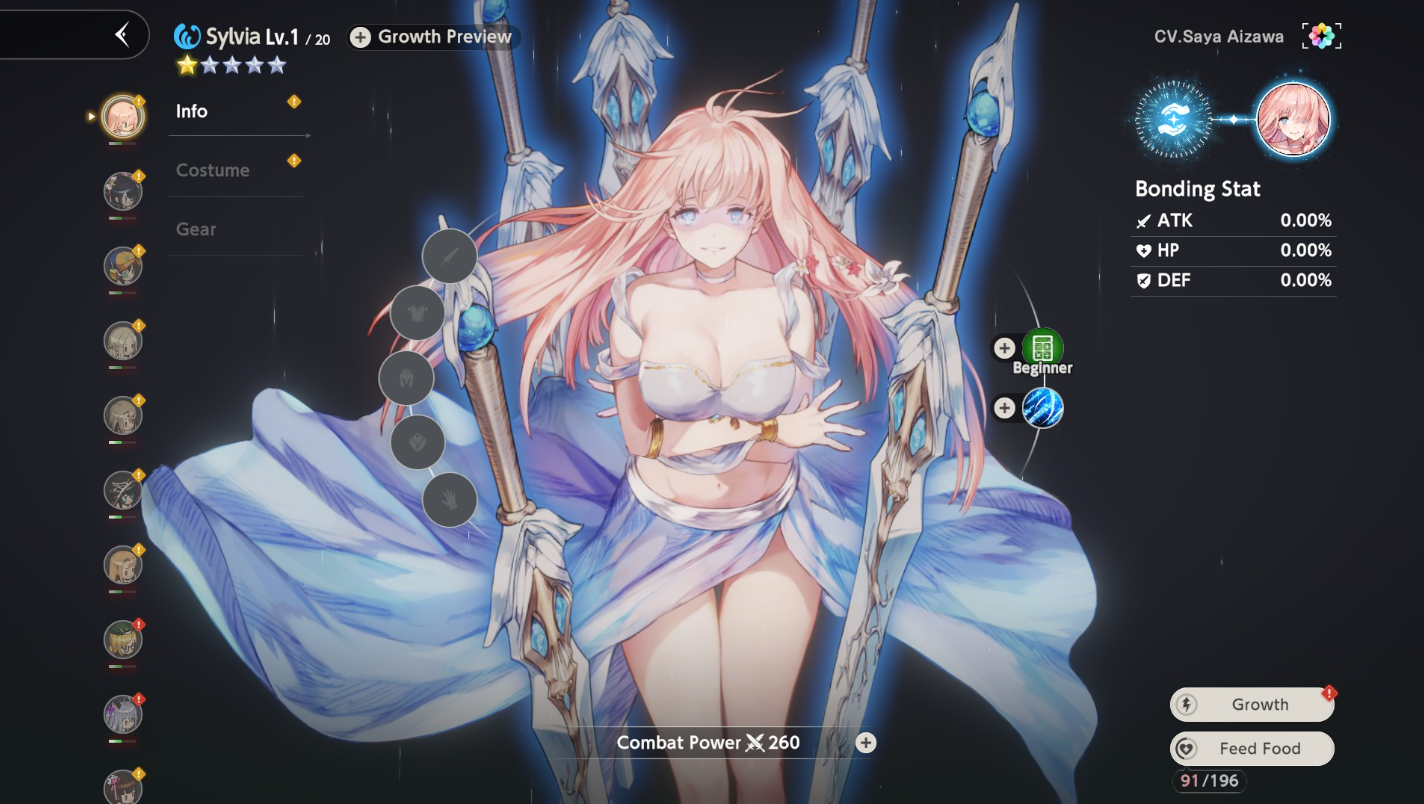Viewport: 1424px width, 804px height.
Task: Open the Beginner calculator skill icon
Action: (x=1042, y=347)
